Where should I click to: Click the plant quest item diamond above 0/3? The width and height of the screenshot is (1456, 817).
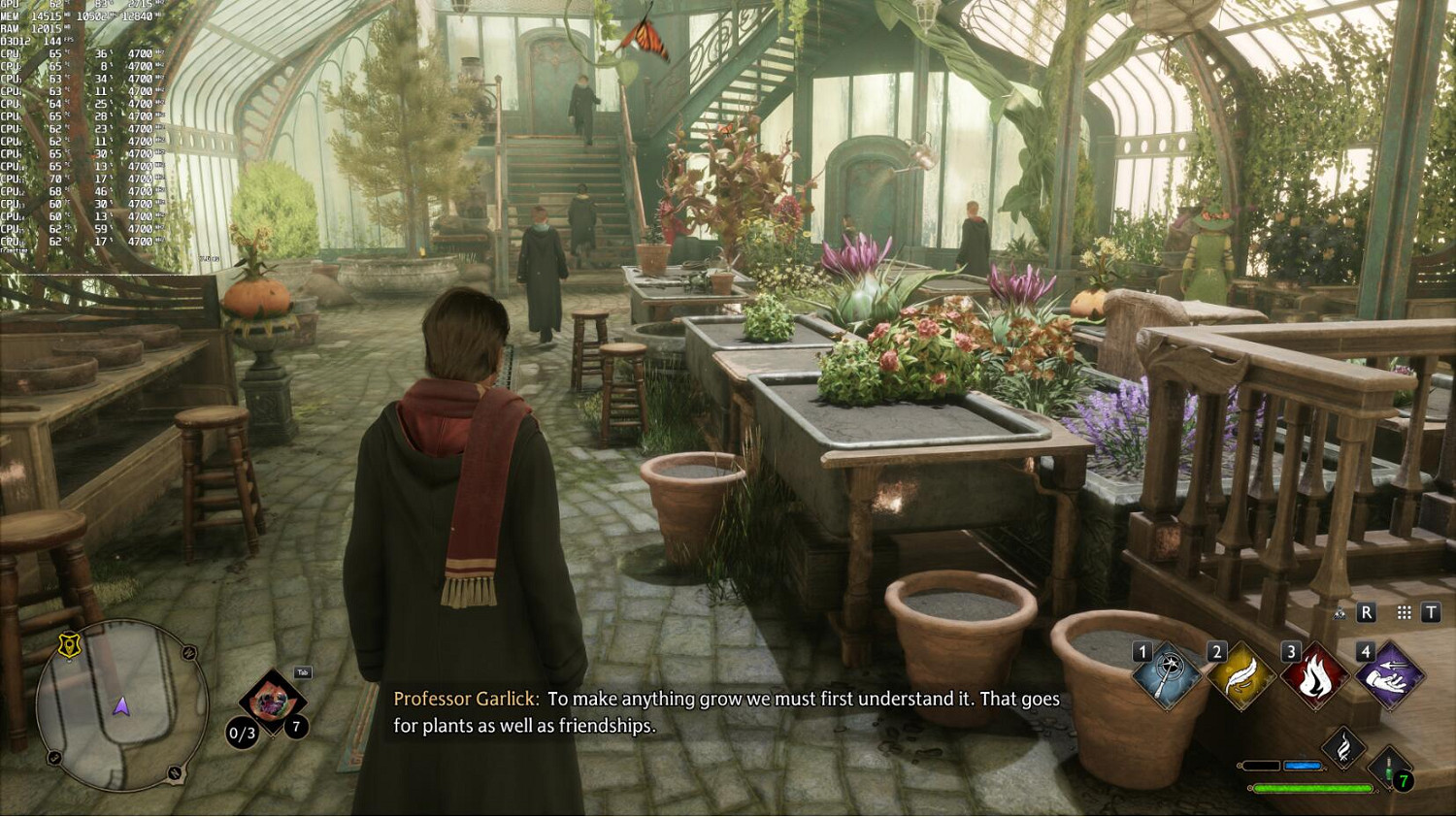(x=272, y=701)
